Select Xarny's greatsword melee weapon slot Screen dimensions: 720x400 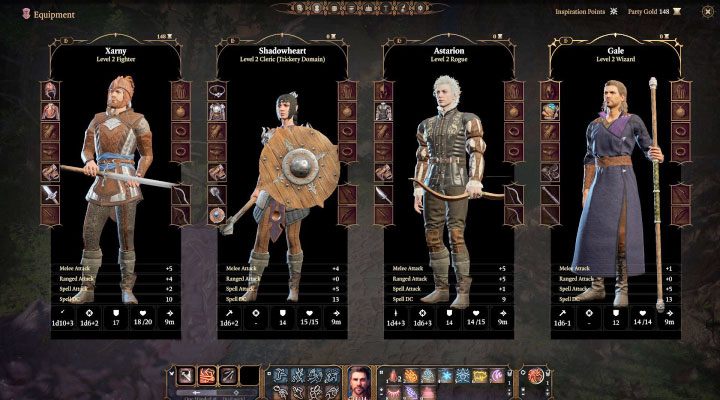49,194
